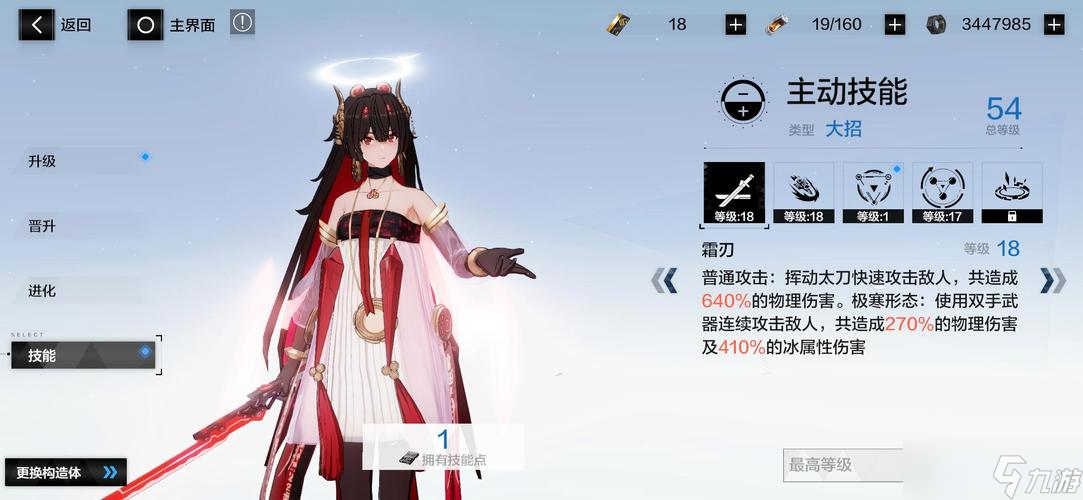
Task: Click the 最高等级 button
Action: point(840,464)
